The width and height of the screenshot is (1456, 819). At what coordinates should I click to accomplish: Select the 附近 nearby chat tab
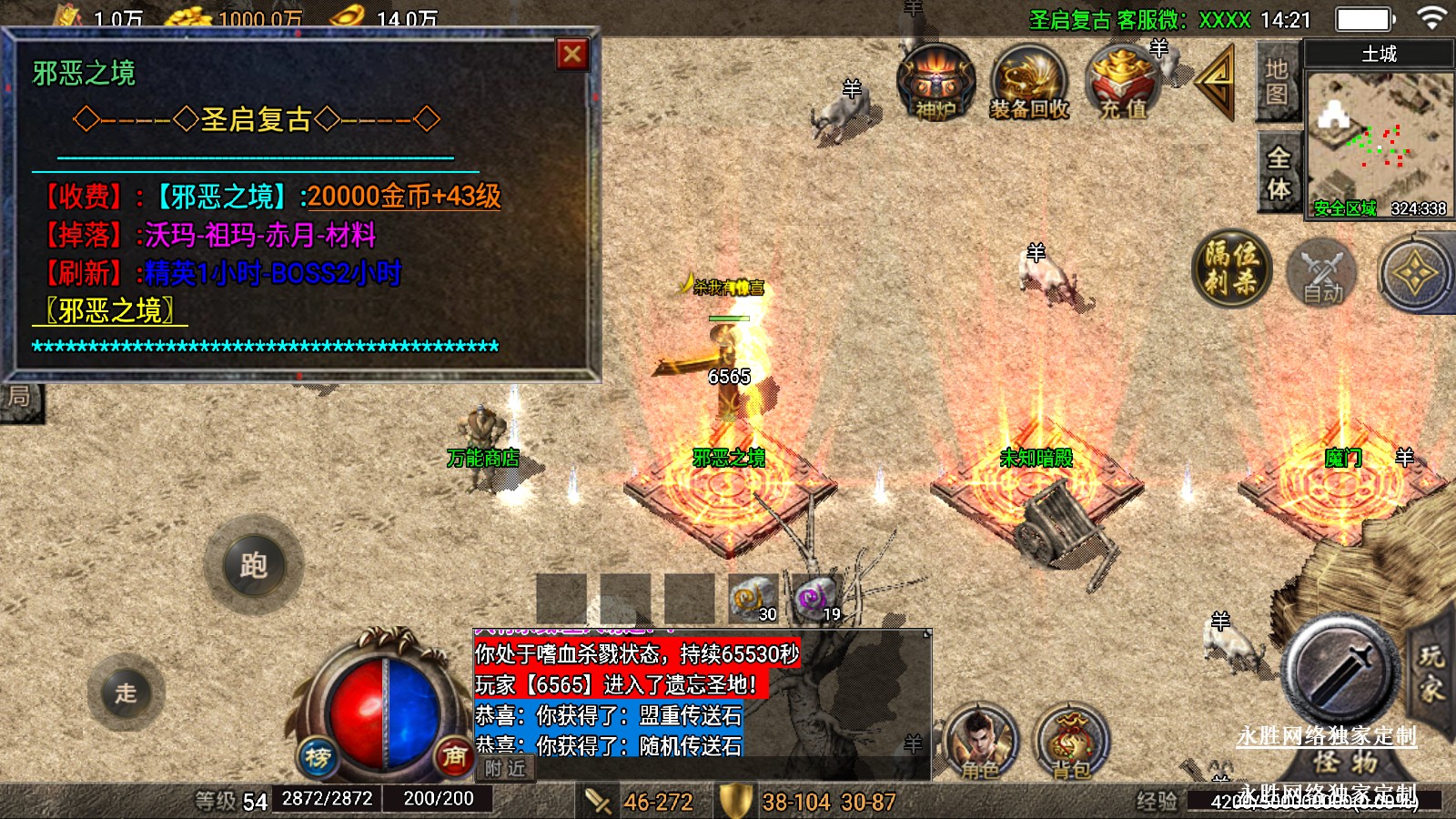click(x=505, y=768)
